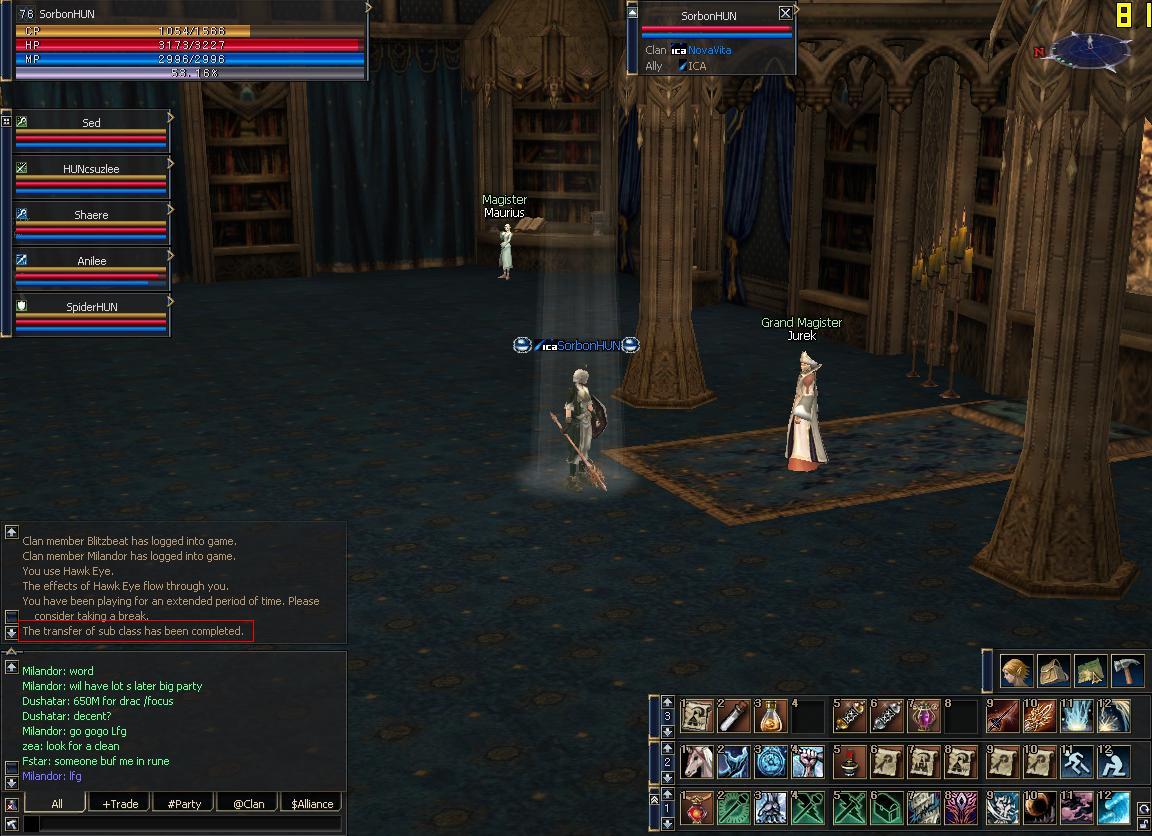This screenshot has height=836, width=1152.
Task: Open the map icon
Action: coord(1091,670)
